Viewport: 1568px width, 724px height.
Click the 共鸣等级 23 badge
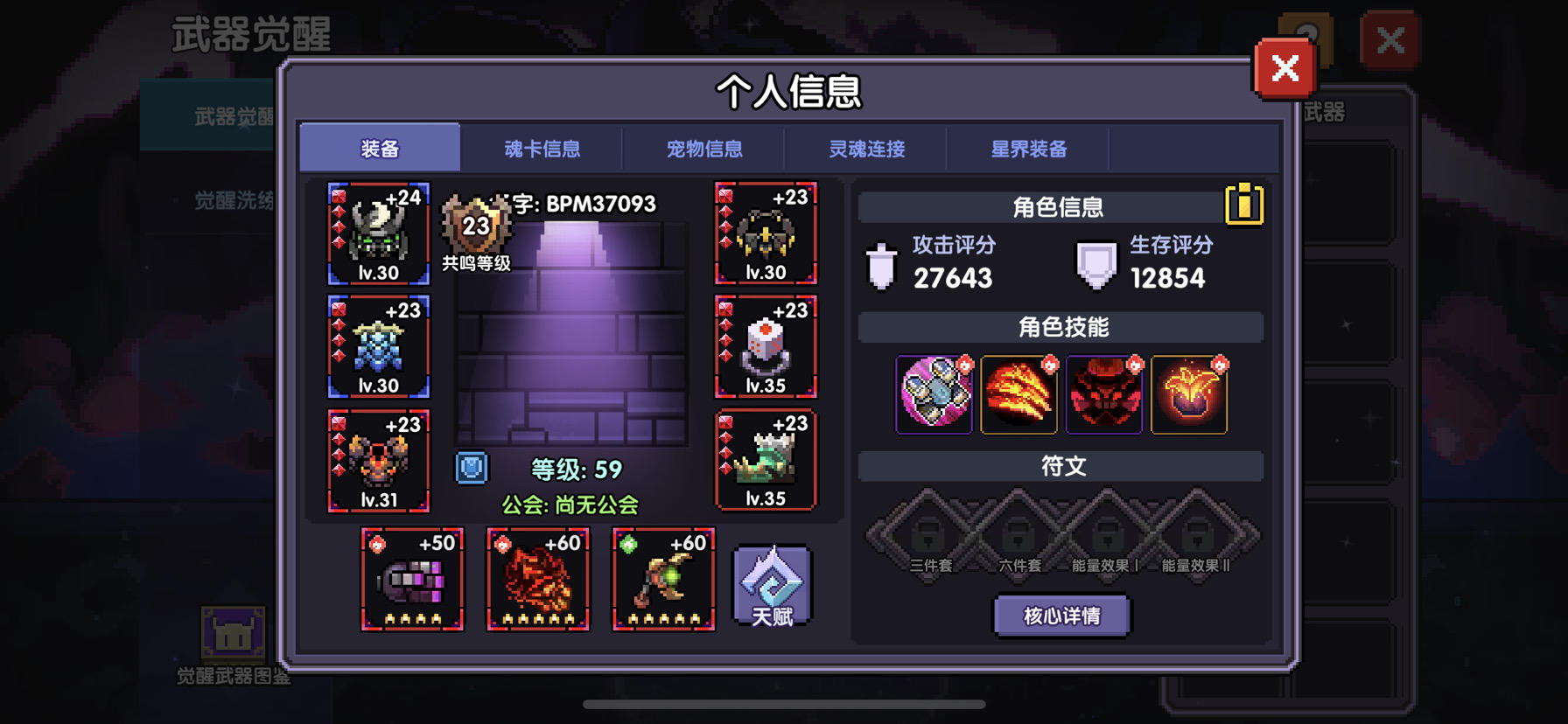[x=473, y=227]
